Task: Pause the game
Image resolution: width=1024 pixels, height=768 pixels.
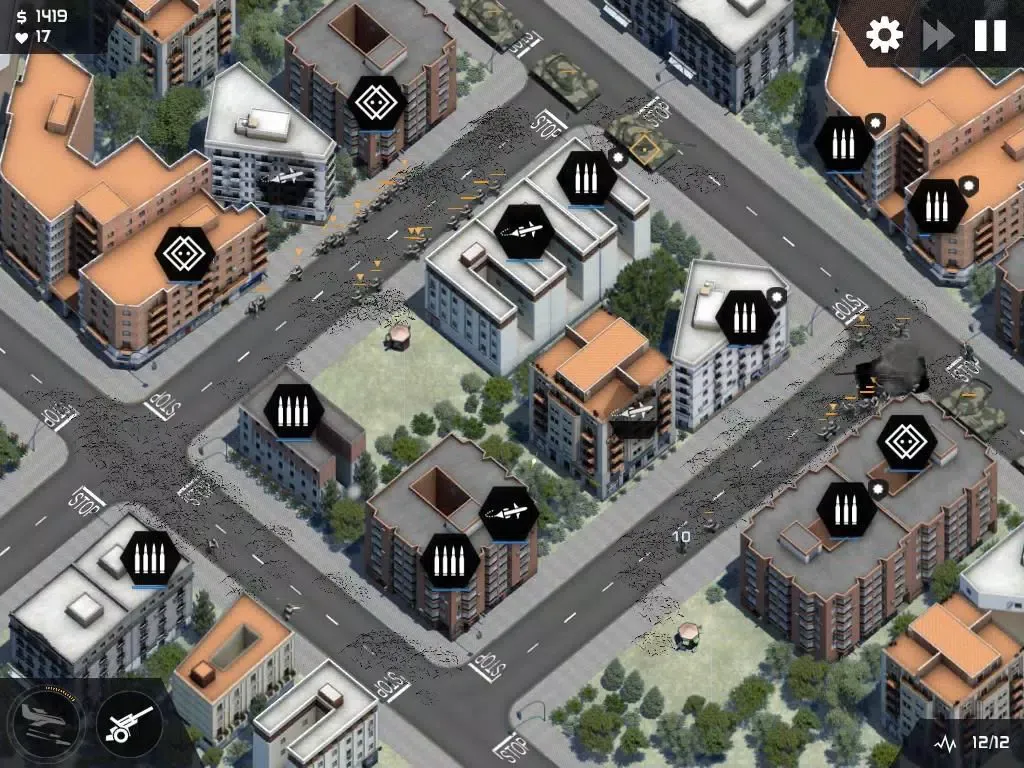Action: click(x=990, y=36)
